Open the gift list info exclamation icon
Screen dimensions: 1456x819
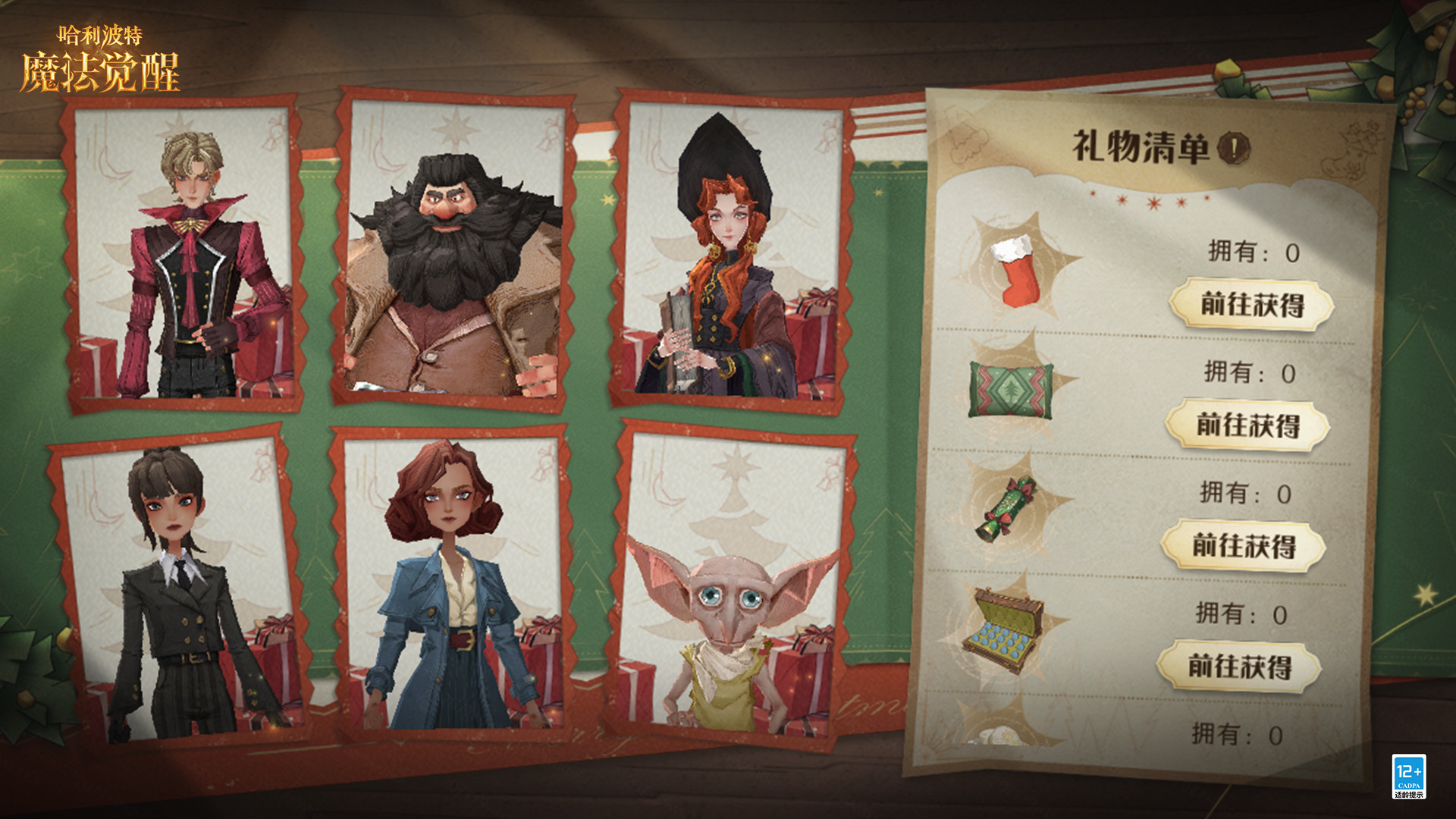(x=1233, y=148)
